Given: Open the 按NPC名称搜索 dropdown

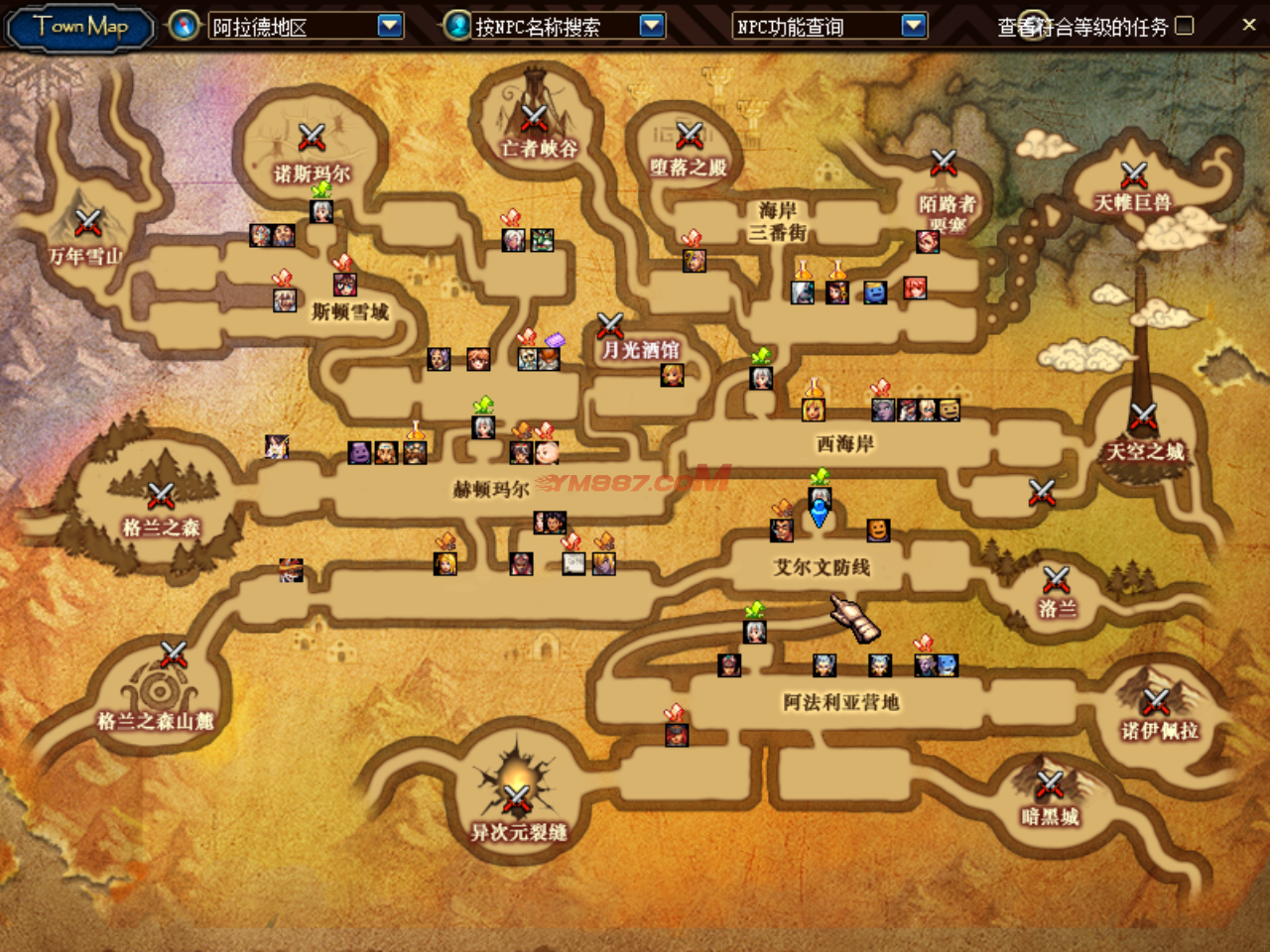Looking at the screenshot, I should (x=652, y=26).
